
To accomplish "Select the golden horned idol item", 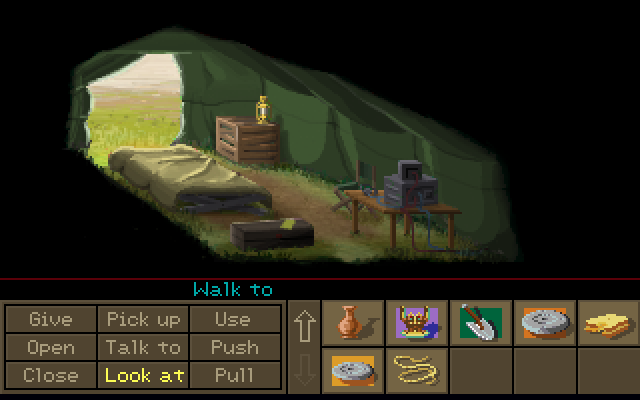I will [417, 322].
